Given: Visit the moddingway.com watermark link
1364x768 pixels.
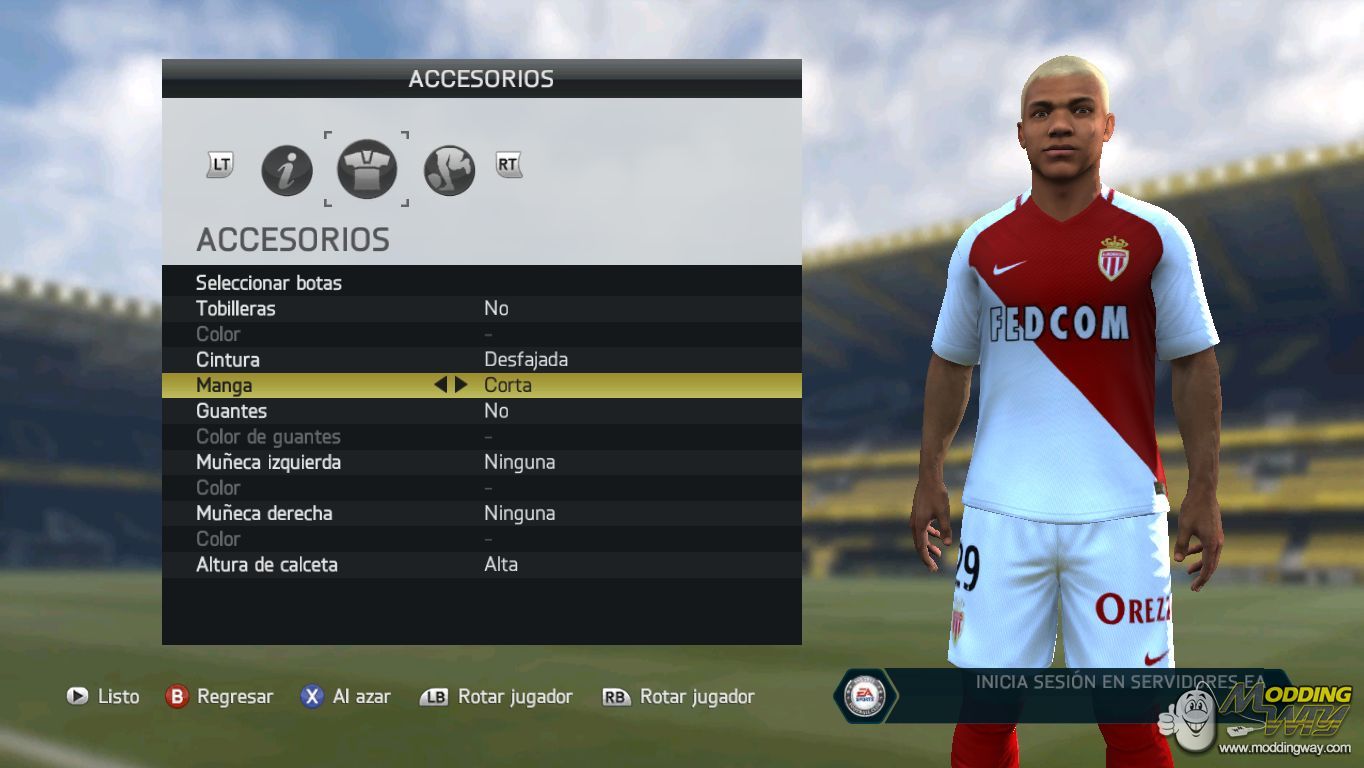Looking at the screenshot, I should [x=1284, y=747].
